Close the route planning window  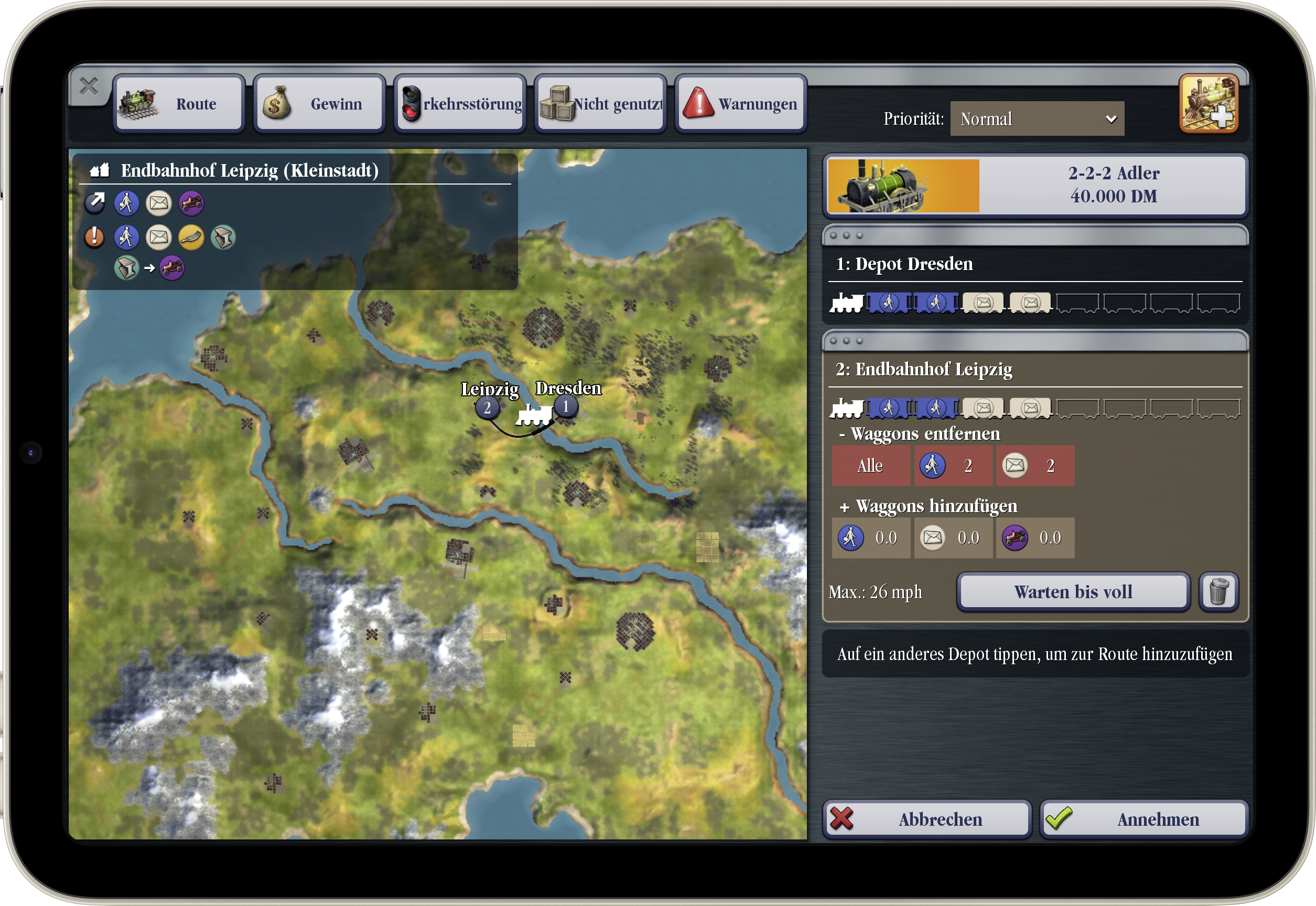point(89,87)
